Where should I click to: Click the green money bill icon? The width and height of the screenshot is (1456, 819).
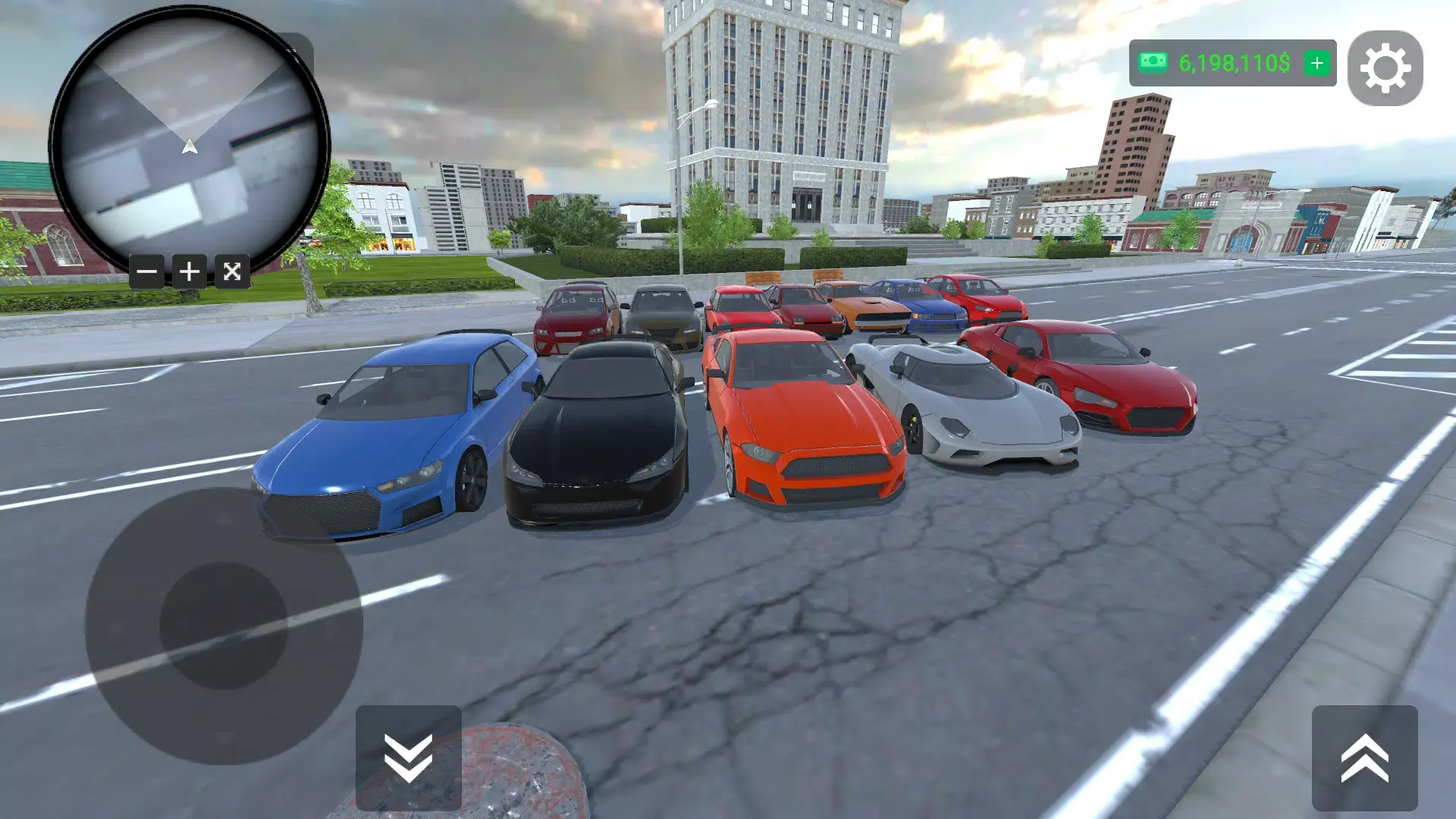pyautogui.click(x=1151, y=64)
